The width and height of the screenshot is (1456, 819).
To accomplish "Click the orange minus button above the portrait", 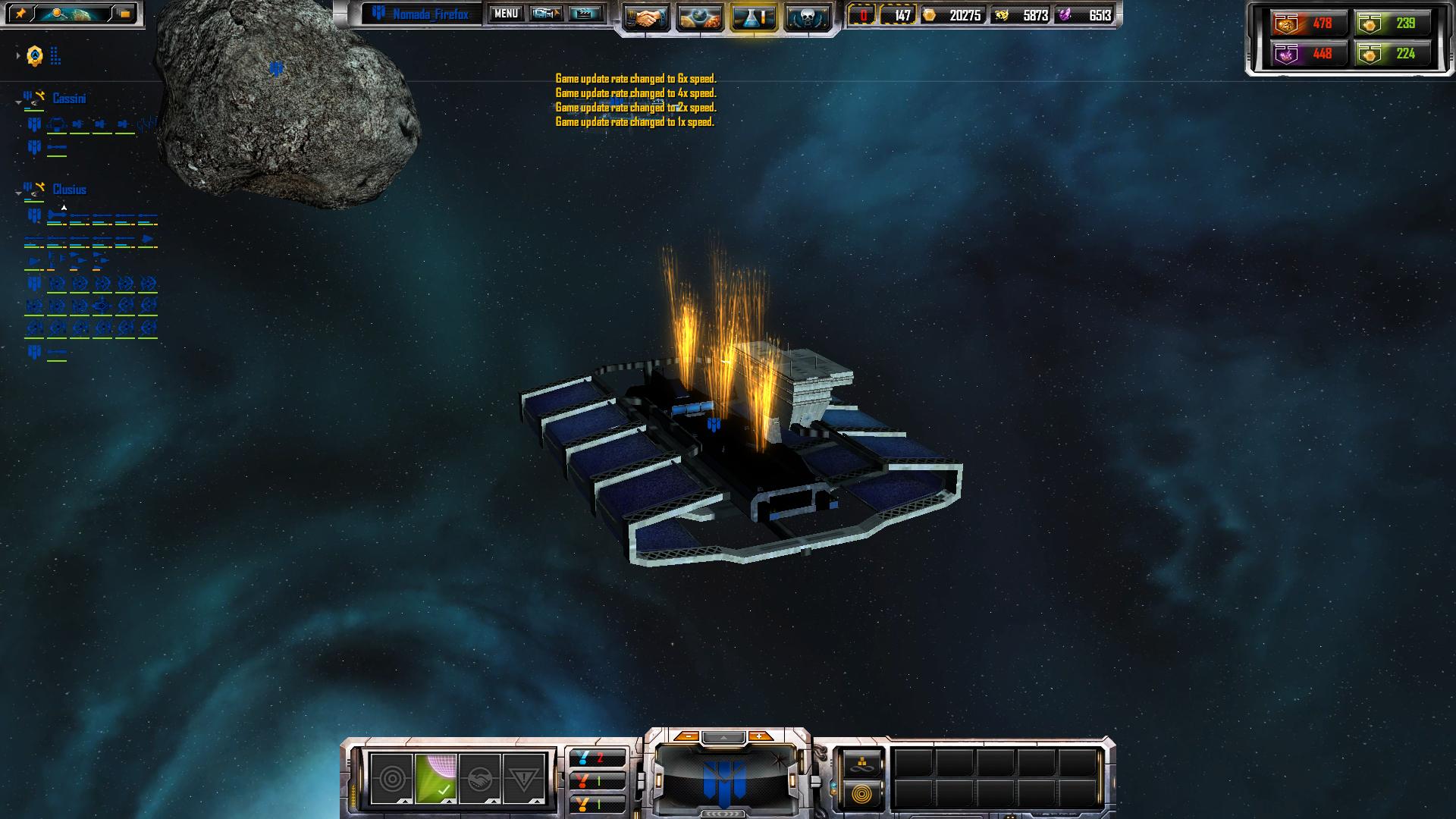I will tap(687, 736).
